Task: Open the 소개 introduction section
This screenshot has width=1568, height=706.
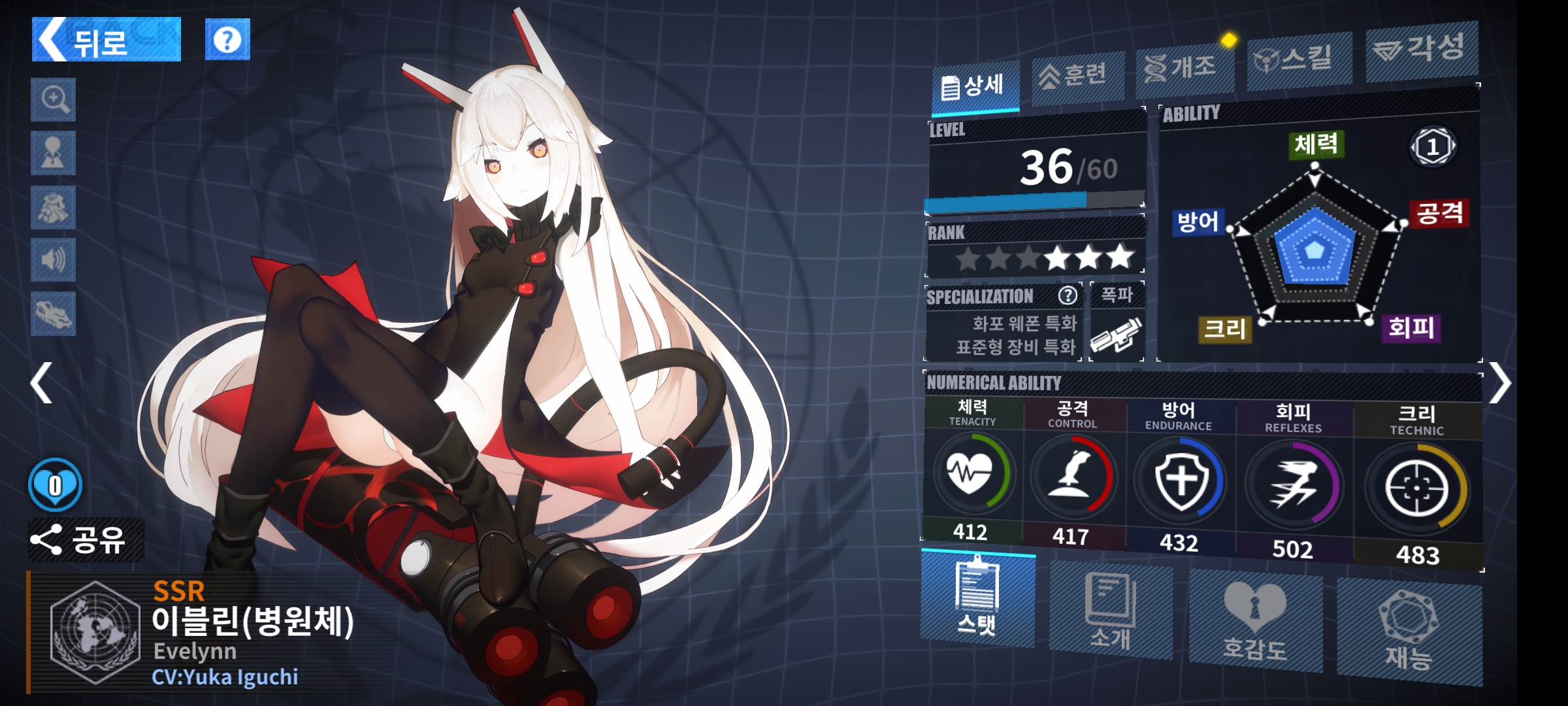Action: click(x=1111, y=612)
